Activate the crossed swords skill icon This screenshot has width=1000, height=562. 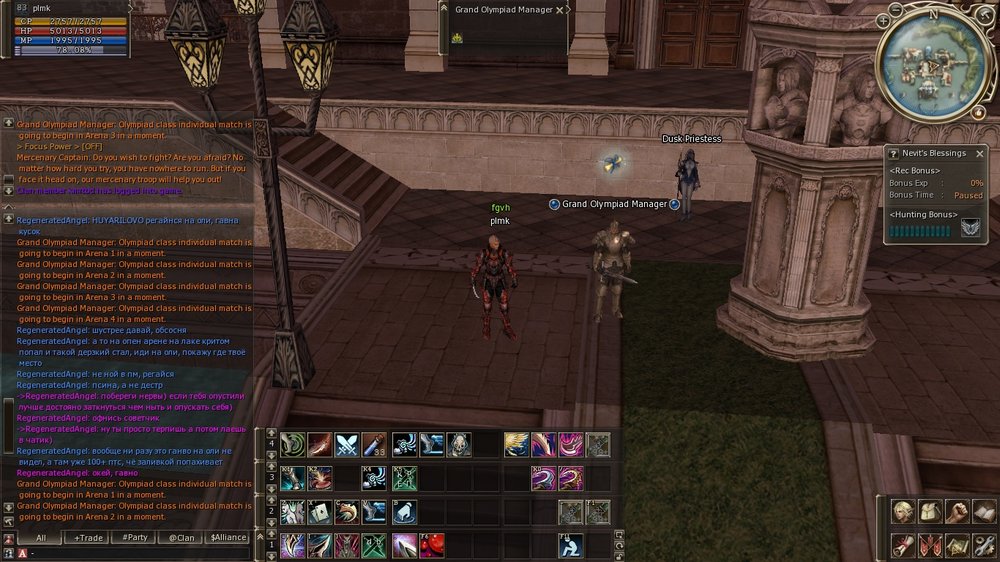pos(347,444)
